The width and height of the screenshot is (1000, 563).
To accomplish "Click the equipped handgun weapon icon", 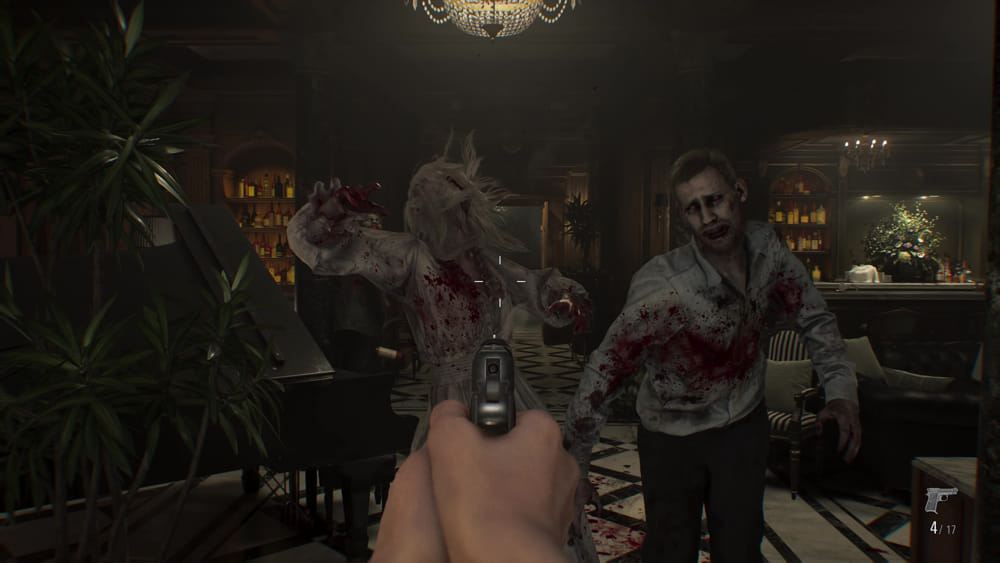I will (940, 498).
